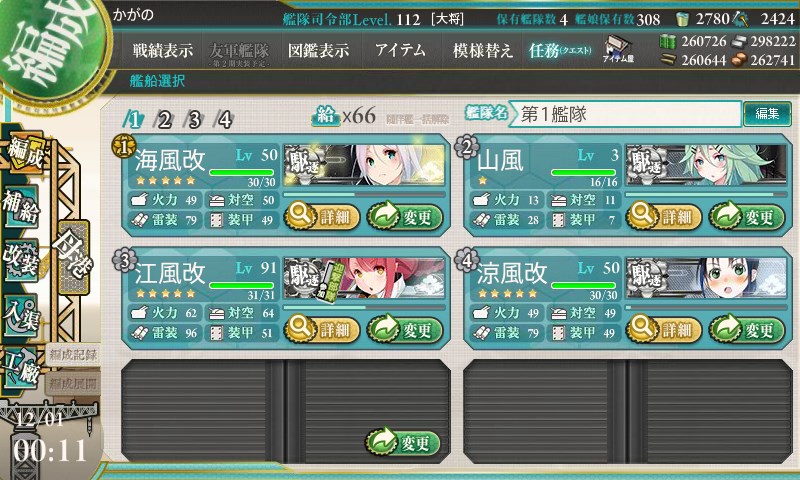Switch to fleet 4 tab
The height and width of the screenshot is (480, 800).
[x=225, y=120]
